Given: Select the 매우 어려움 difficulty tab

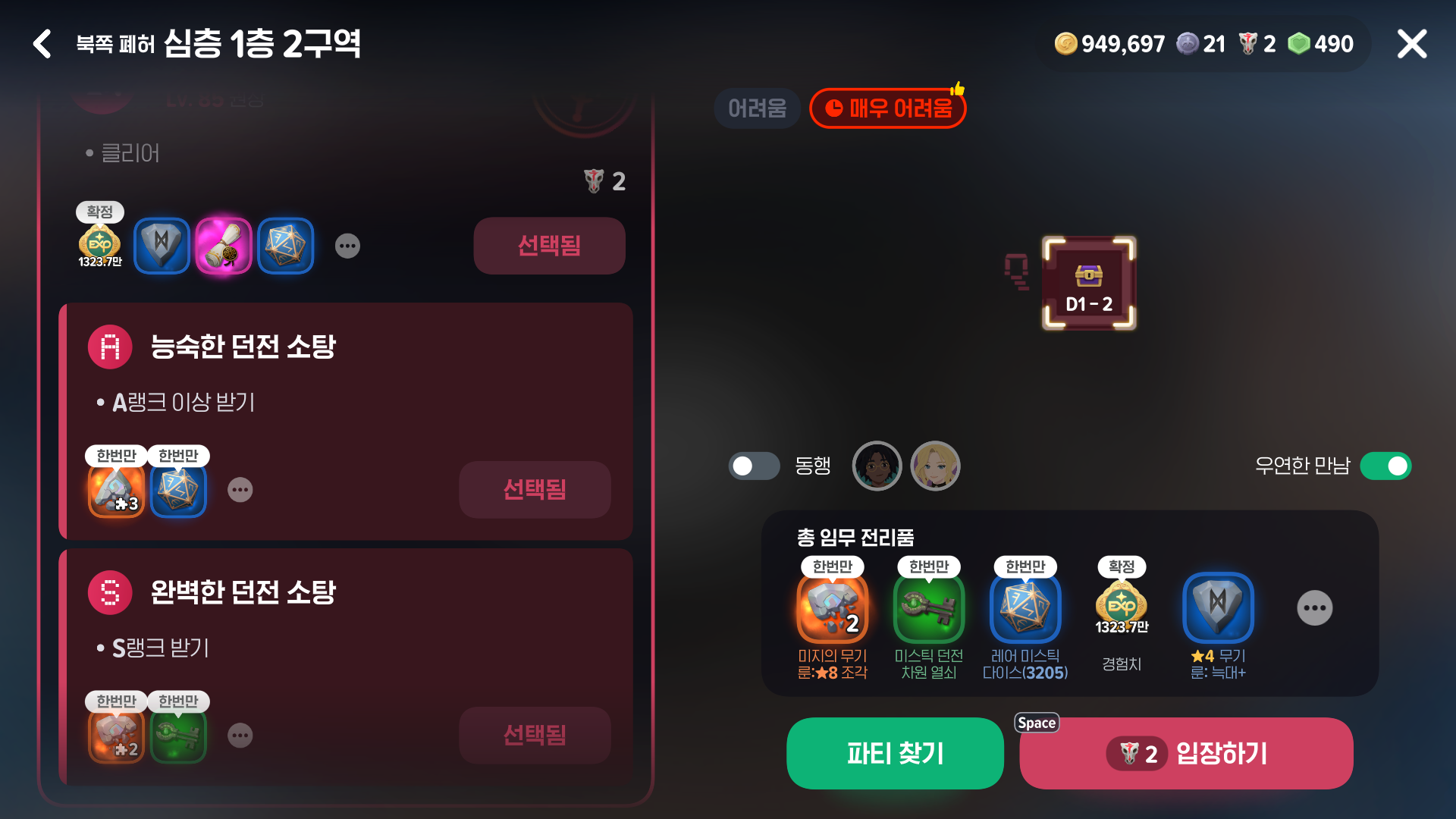Looking at the screenshot, I should tap(887, 108).
